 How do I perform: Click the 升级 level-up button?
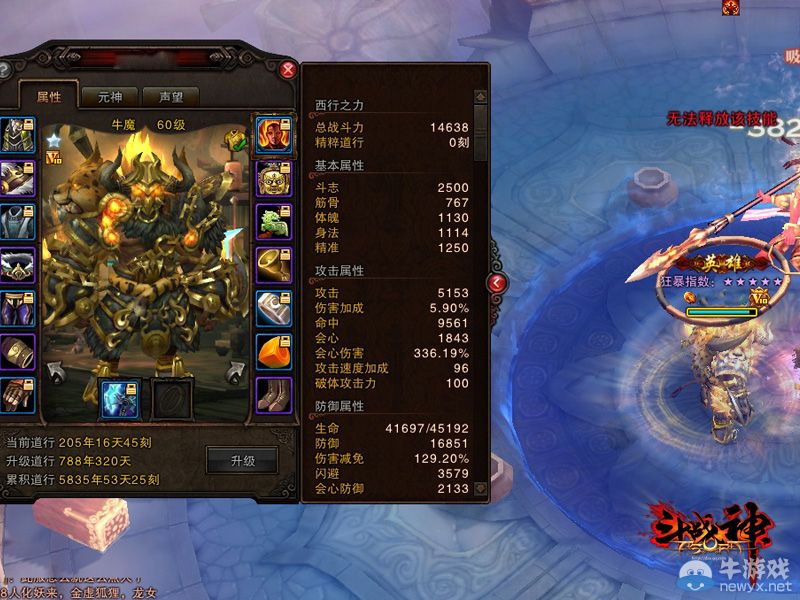243,461
